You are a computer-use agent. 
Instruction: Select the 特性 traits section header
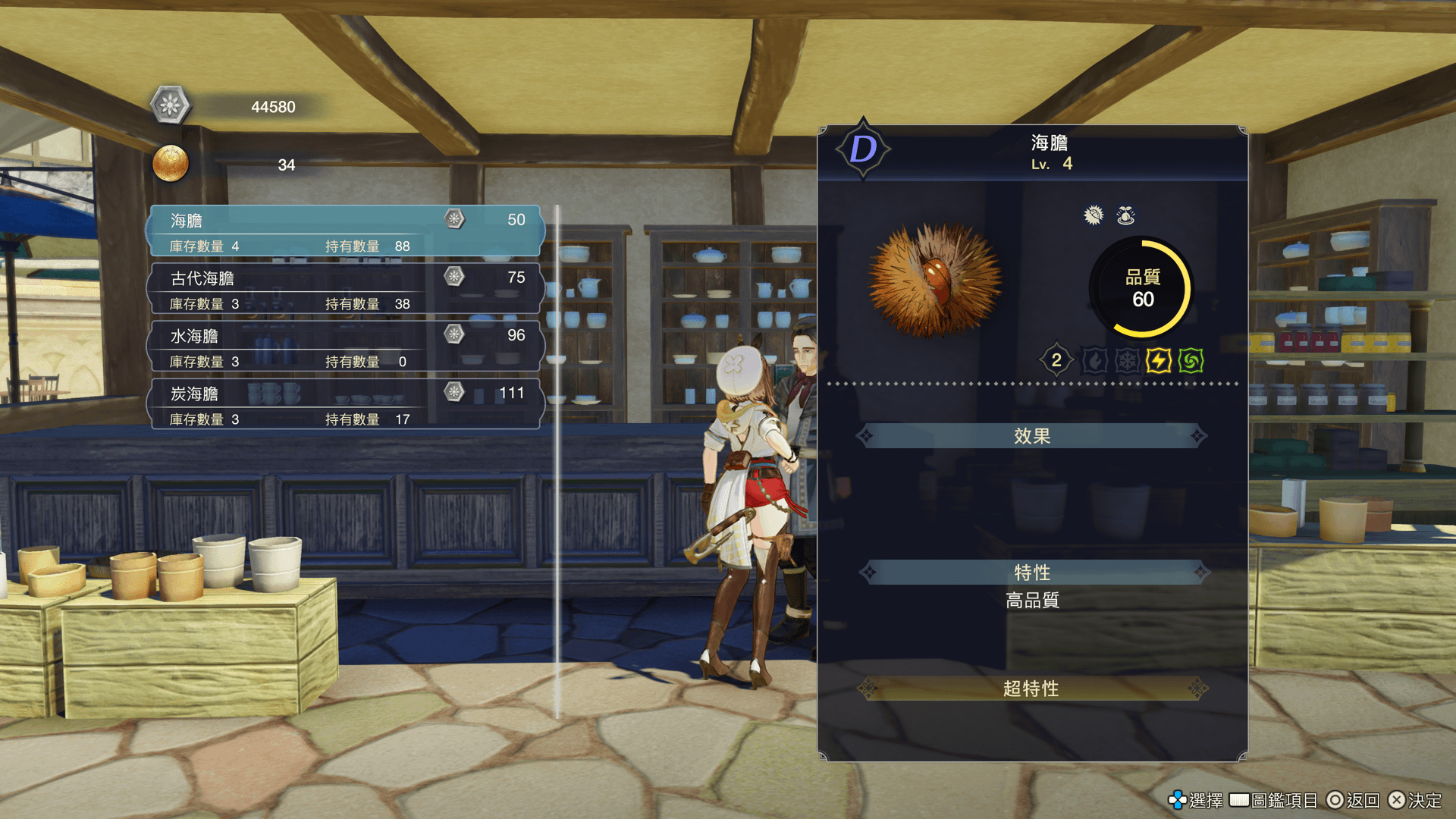1031,572
